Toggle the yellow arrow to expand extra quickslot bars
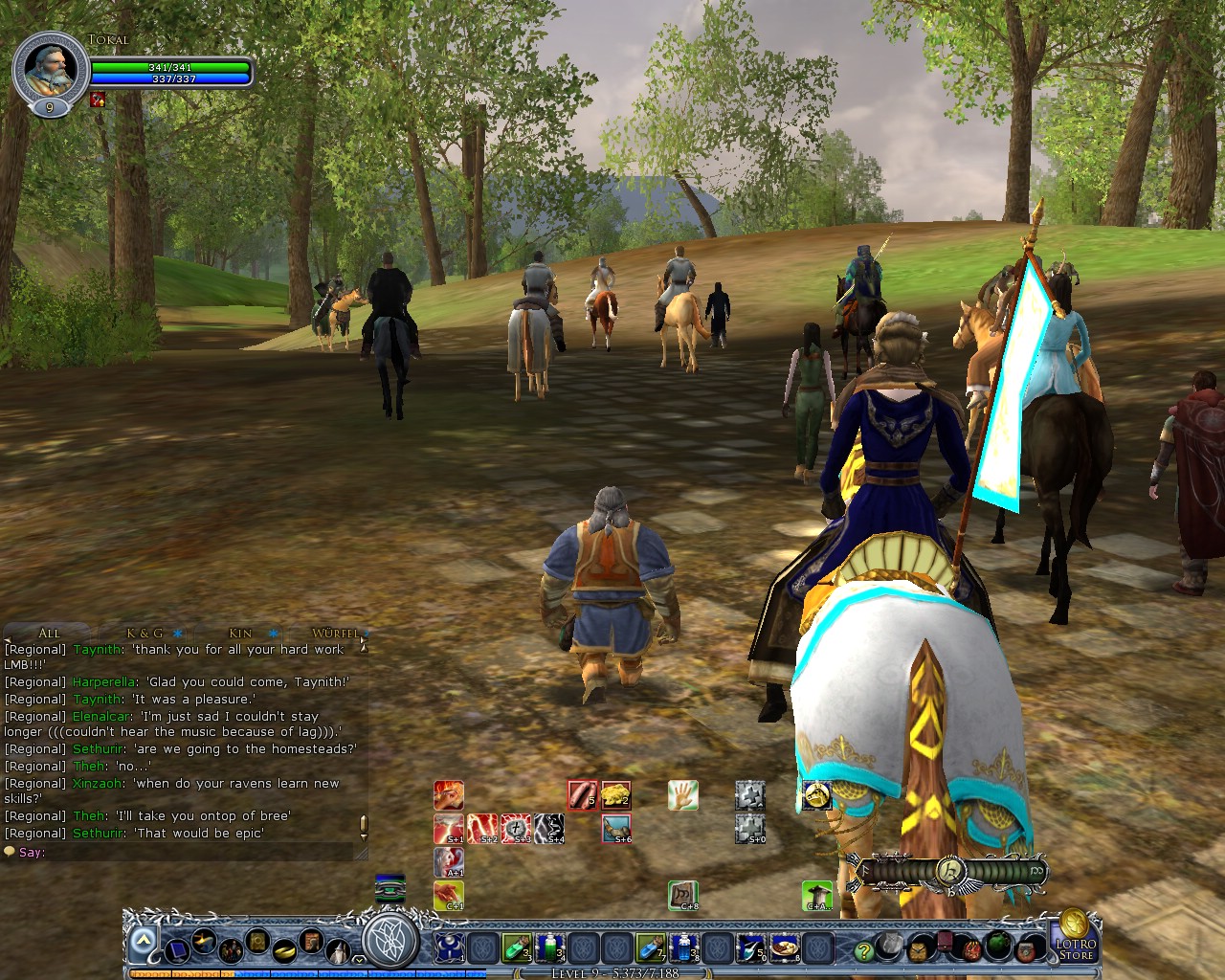Screen dimensions: 1225x980 coord(142,939)
